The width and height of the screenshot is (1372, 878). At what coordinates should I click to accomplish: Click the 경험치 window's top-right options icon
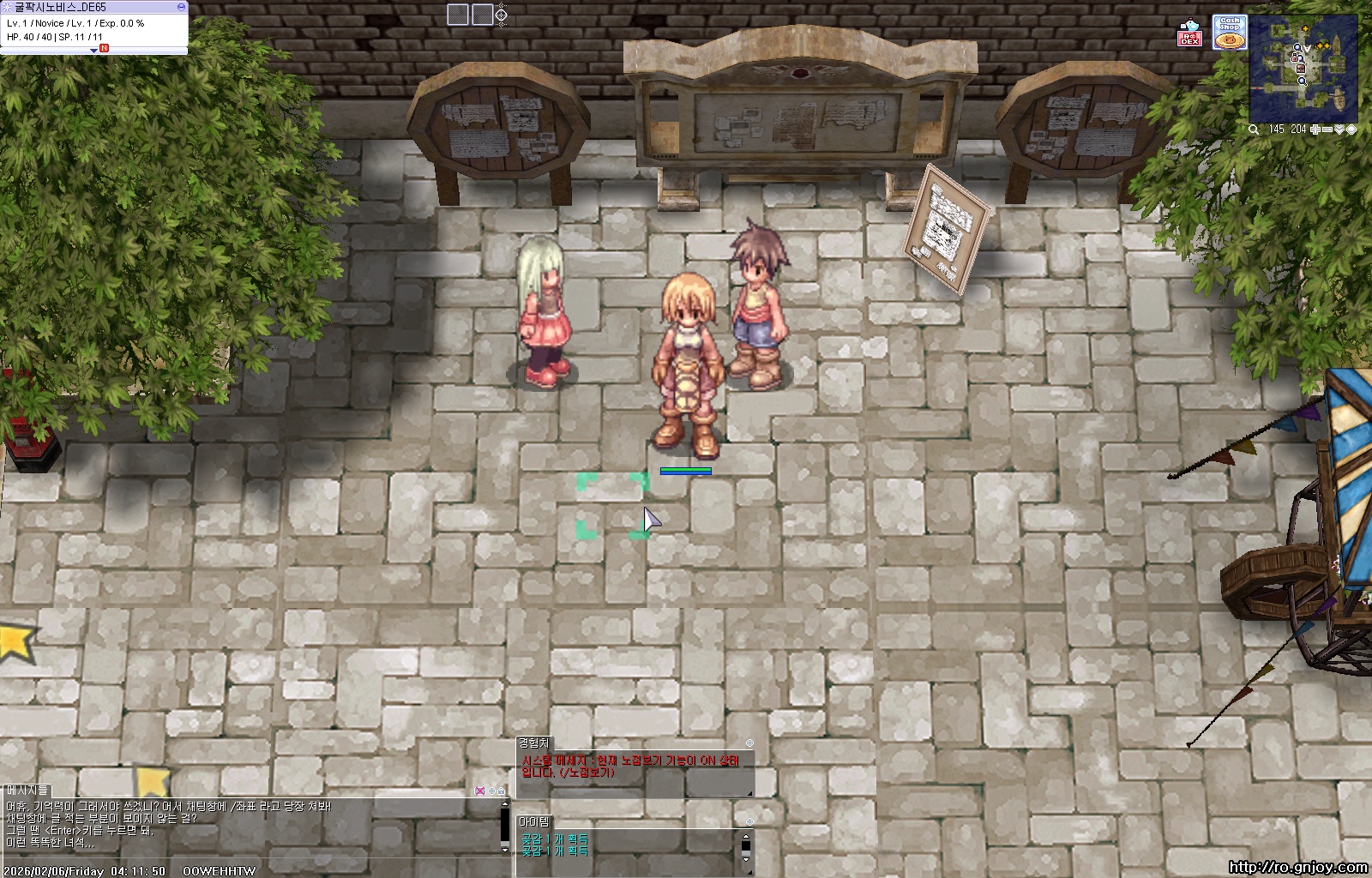click(x=749, y=743)
